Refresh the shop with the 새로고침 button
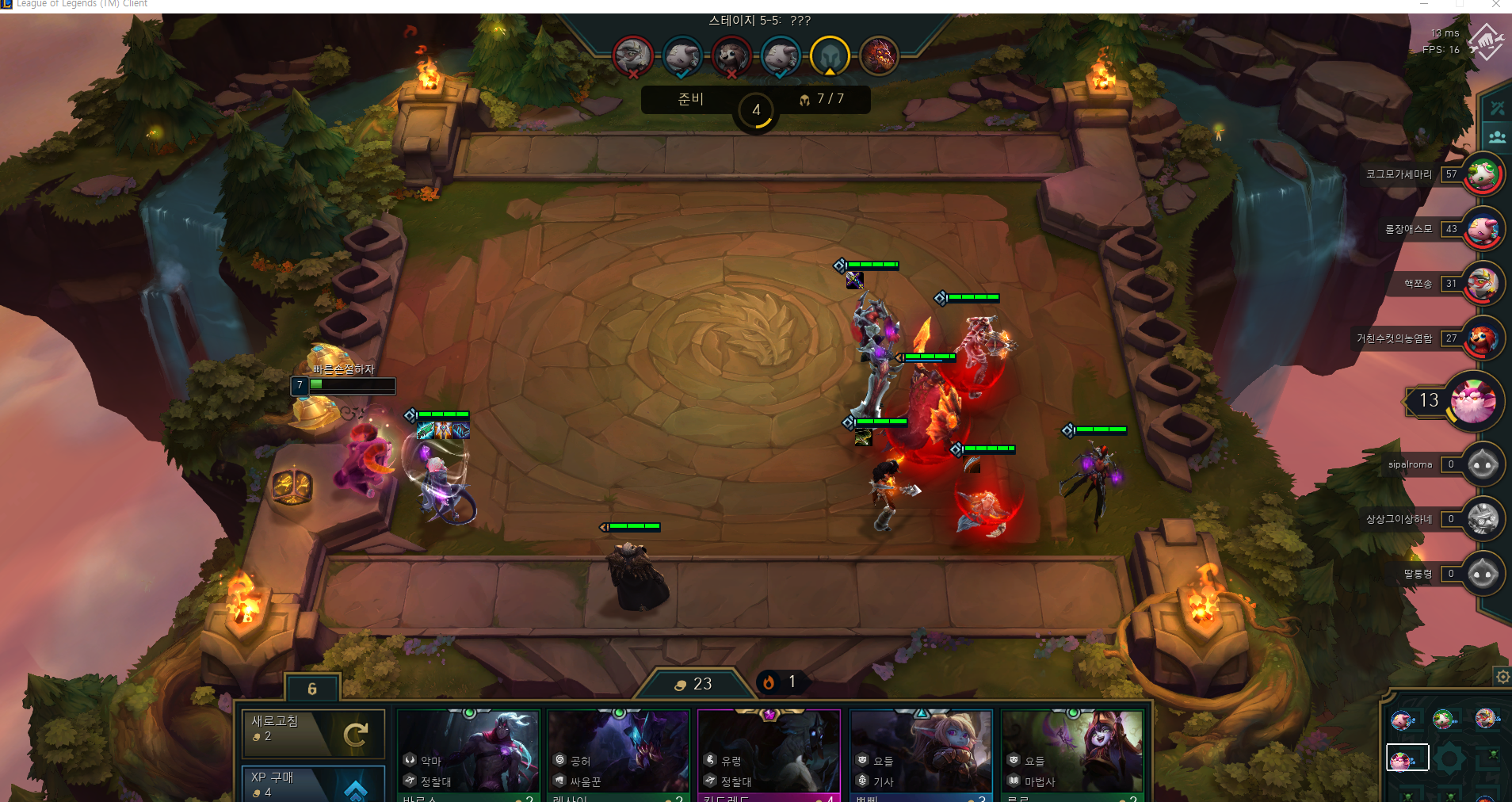This screenshot has width=1512, height=802. click(313, 733)
